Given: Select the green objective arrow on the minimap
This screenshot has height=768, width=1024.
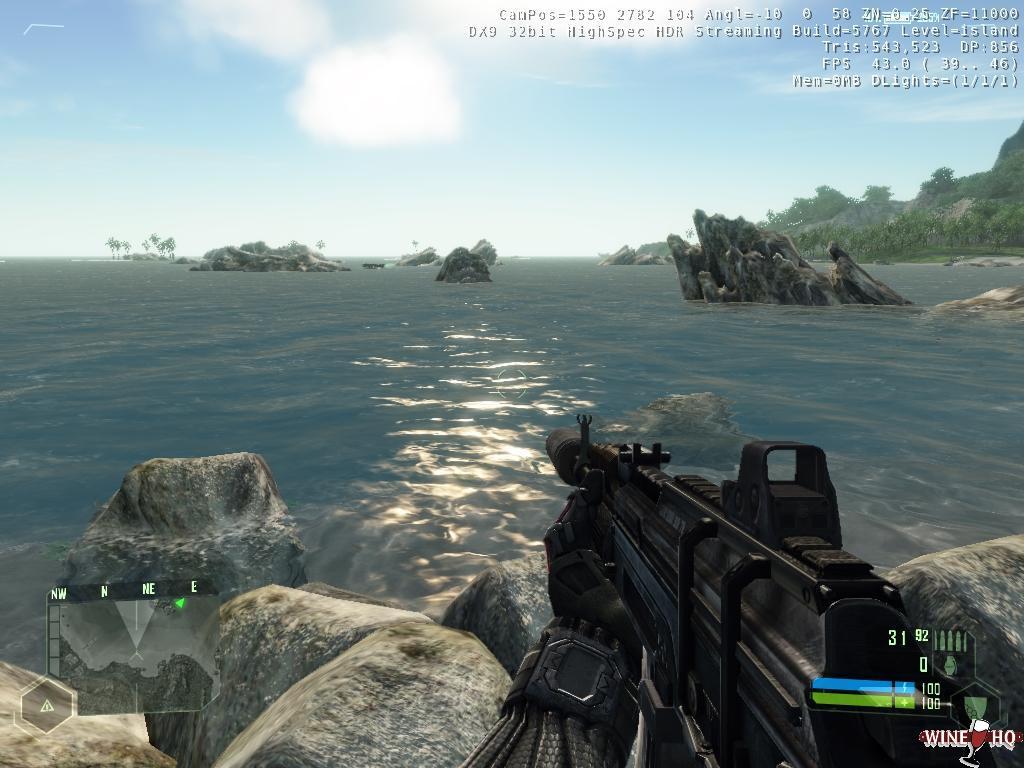Looking at the screenshot, I should click(x=180, y=603).
